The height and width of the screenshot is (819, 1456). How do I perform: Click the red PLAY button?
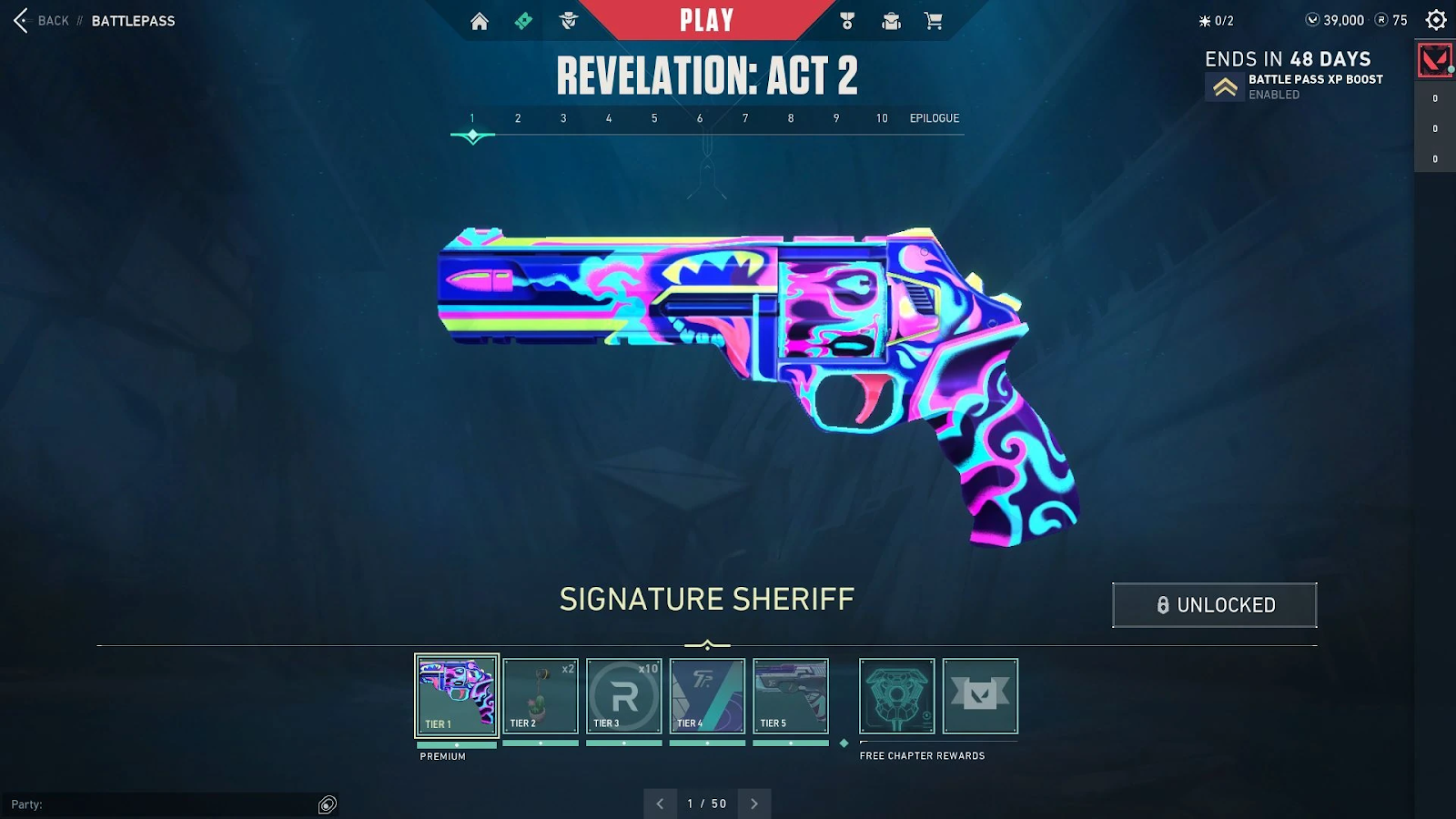coord(706,20)
